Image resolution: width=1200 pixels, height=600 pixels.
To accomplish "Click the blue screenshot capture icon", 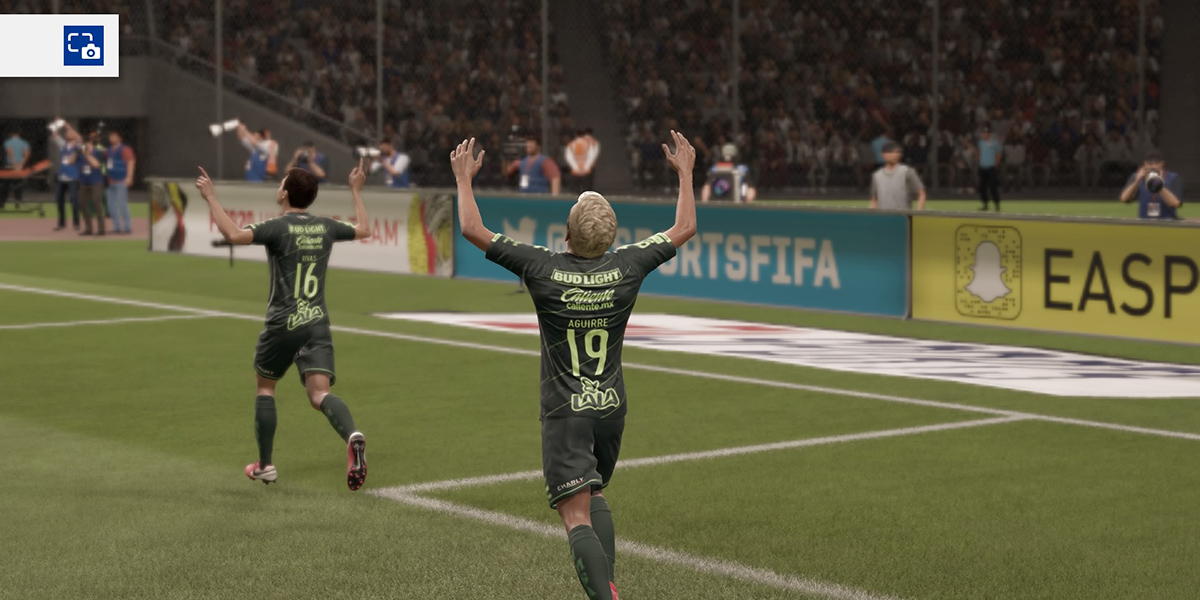I will (x=83, y=46).
